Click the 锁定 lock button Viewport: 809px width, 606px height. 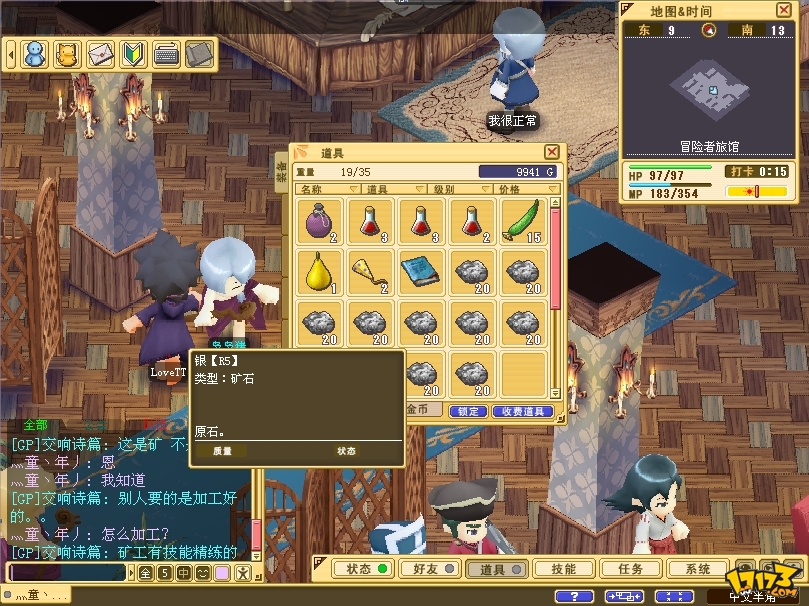[467, 411]
